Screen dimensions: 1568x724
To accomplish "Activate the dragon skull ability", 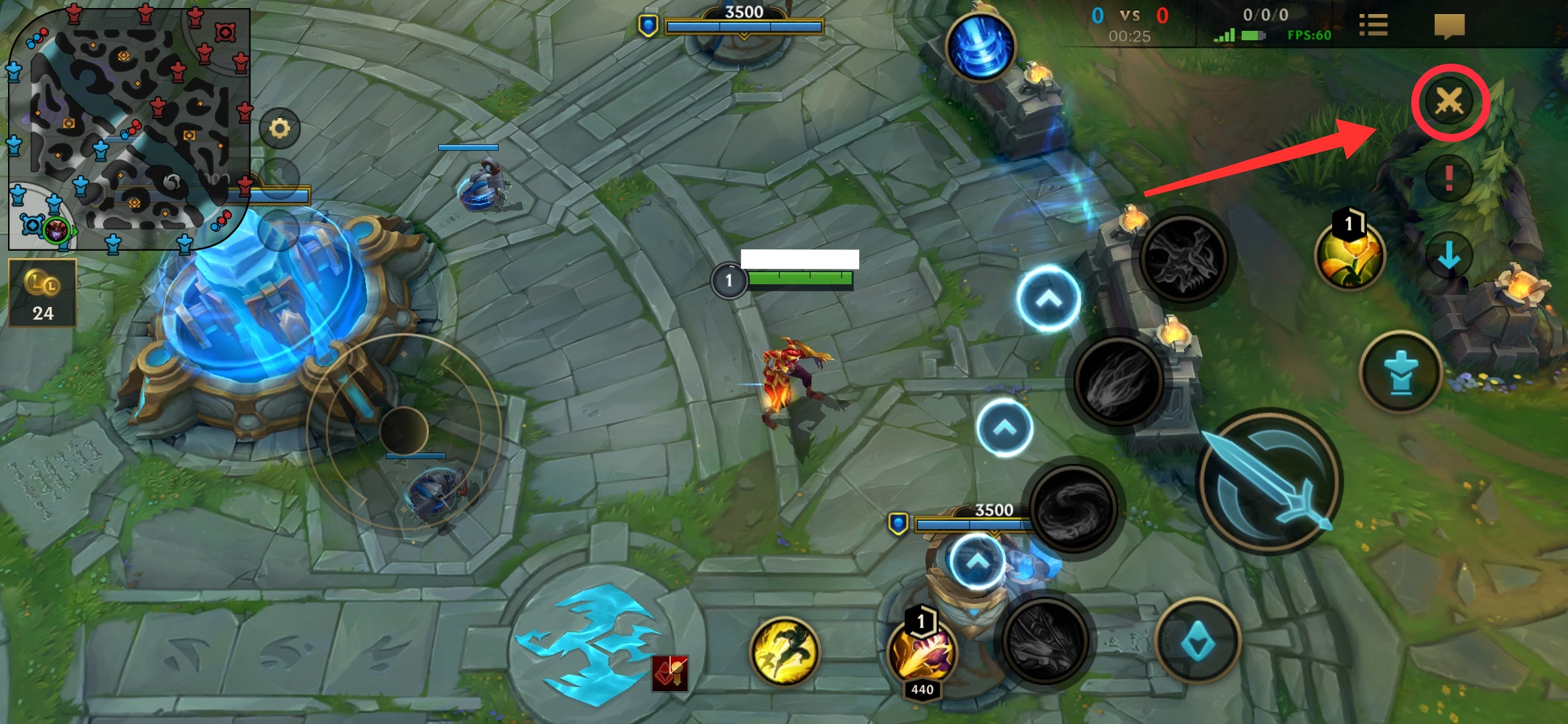I will pos(1184,257).
